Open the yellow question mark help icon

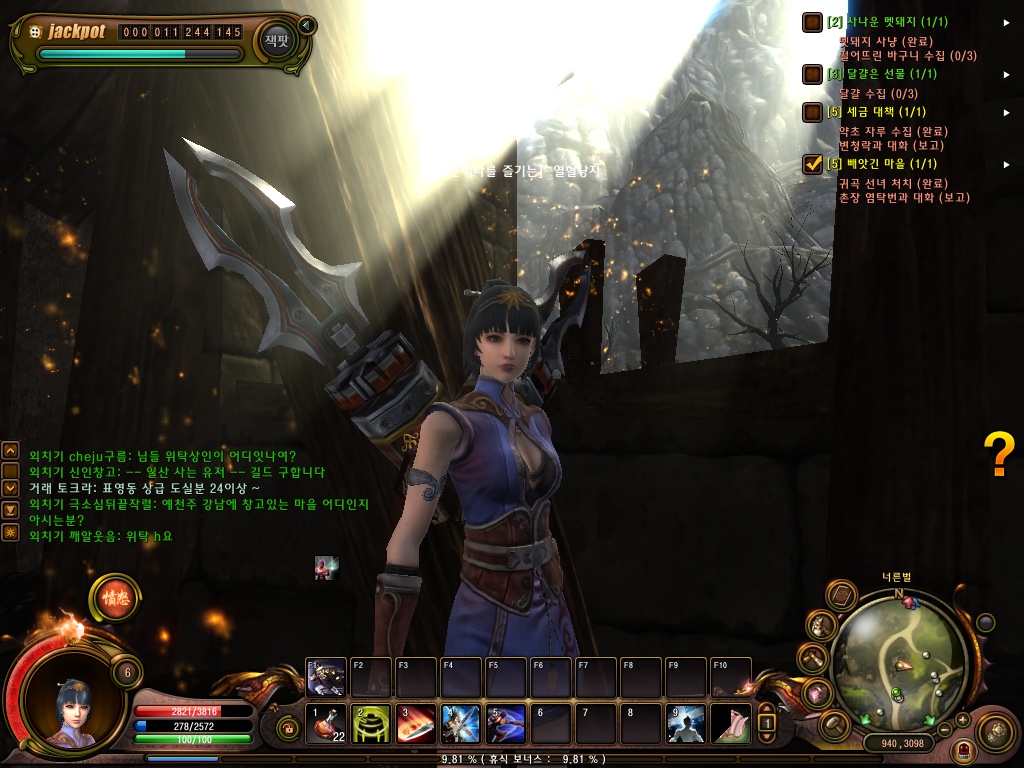point(999,455)
